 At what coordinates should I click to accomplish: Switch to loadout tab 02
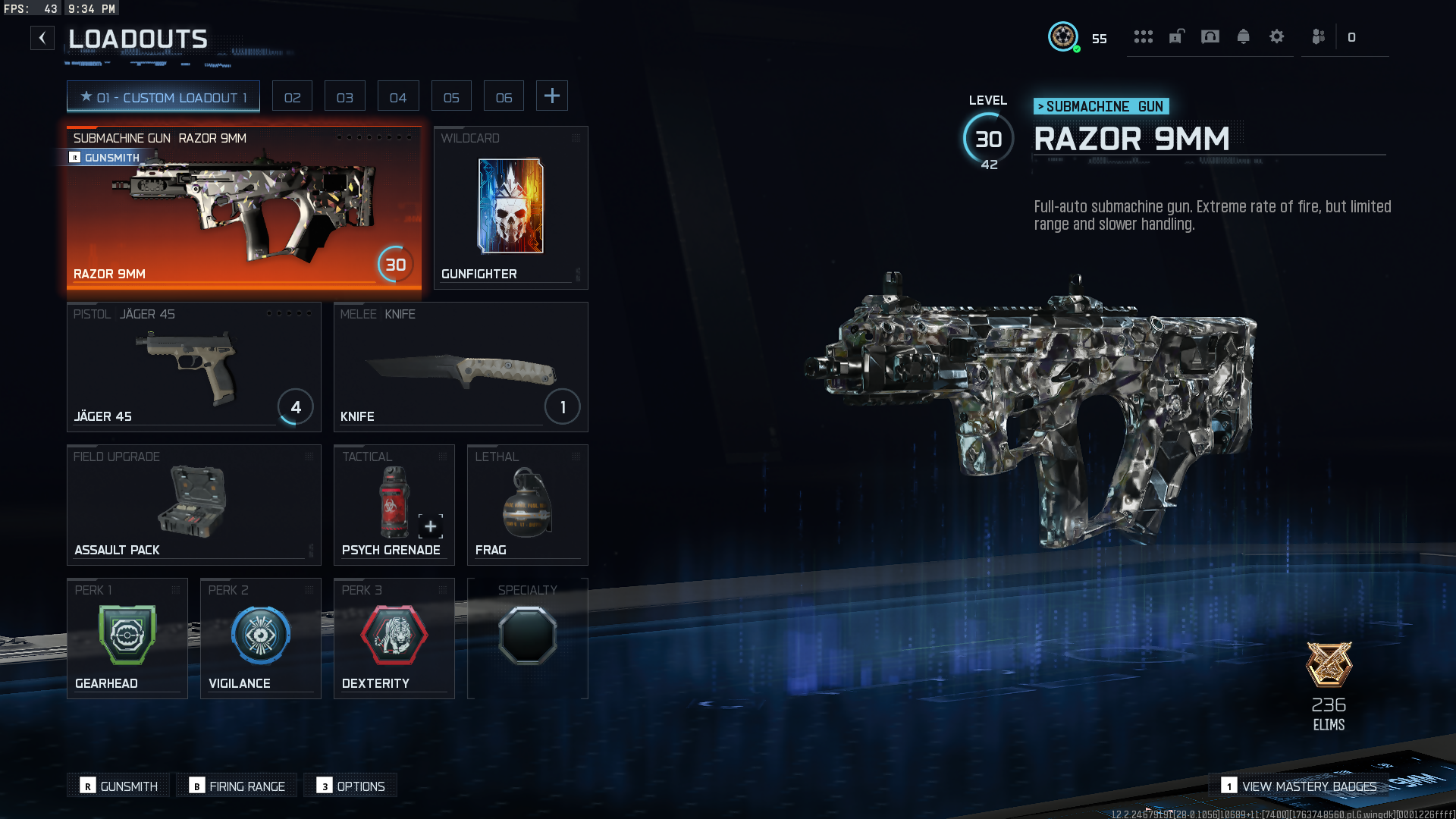click(x=292, y=97)
